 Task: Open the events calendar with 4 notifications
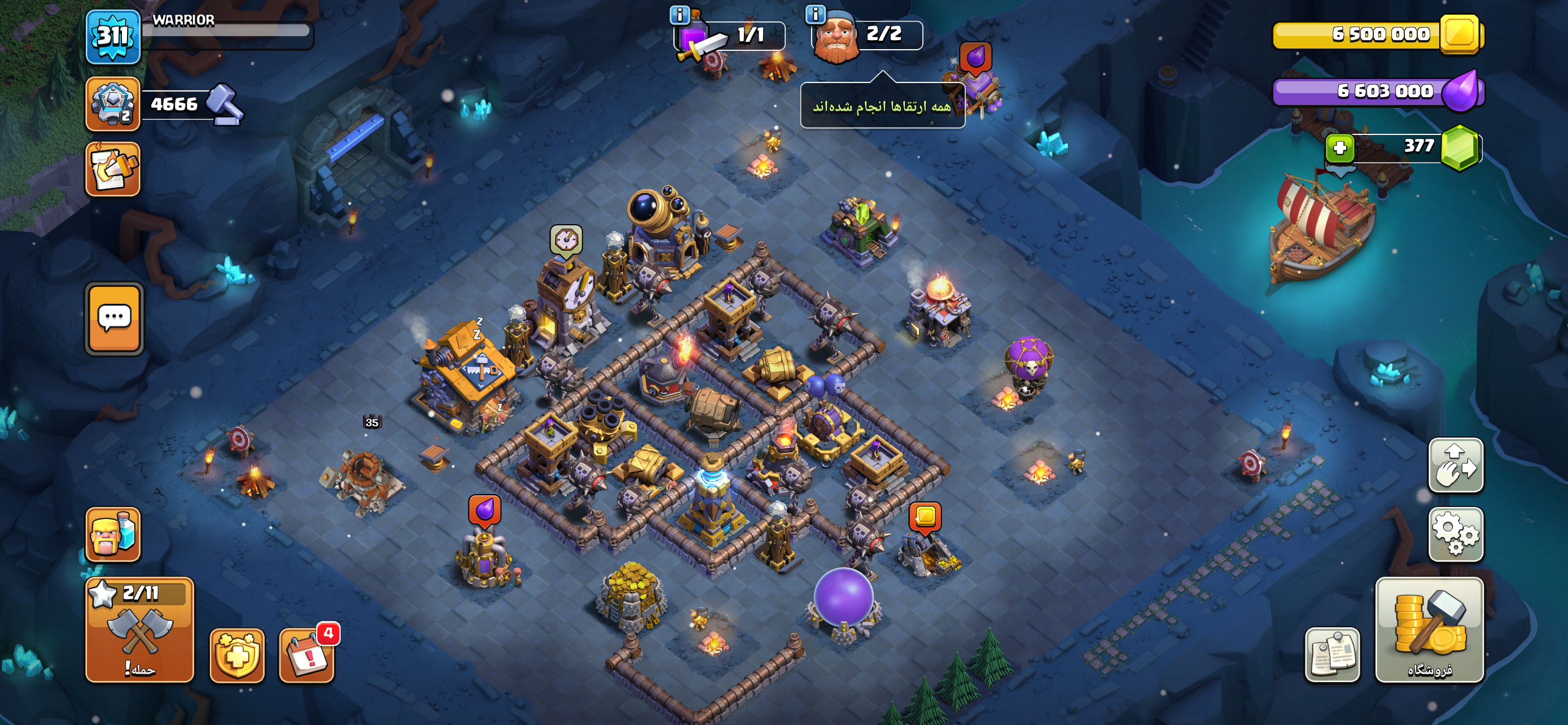[307, 656]
